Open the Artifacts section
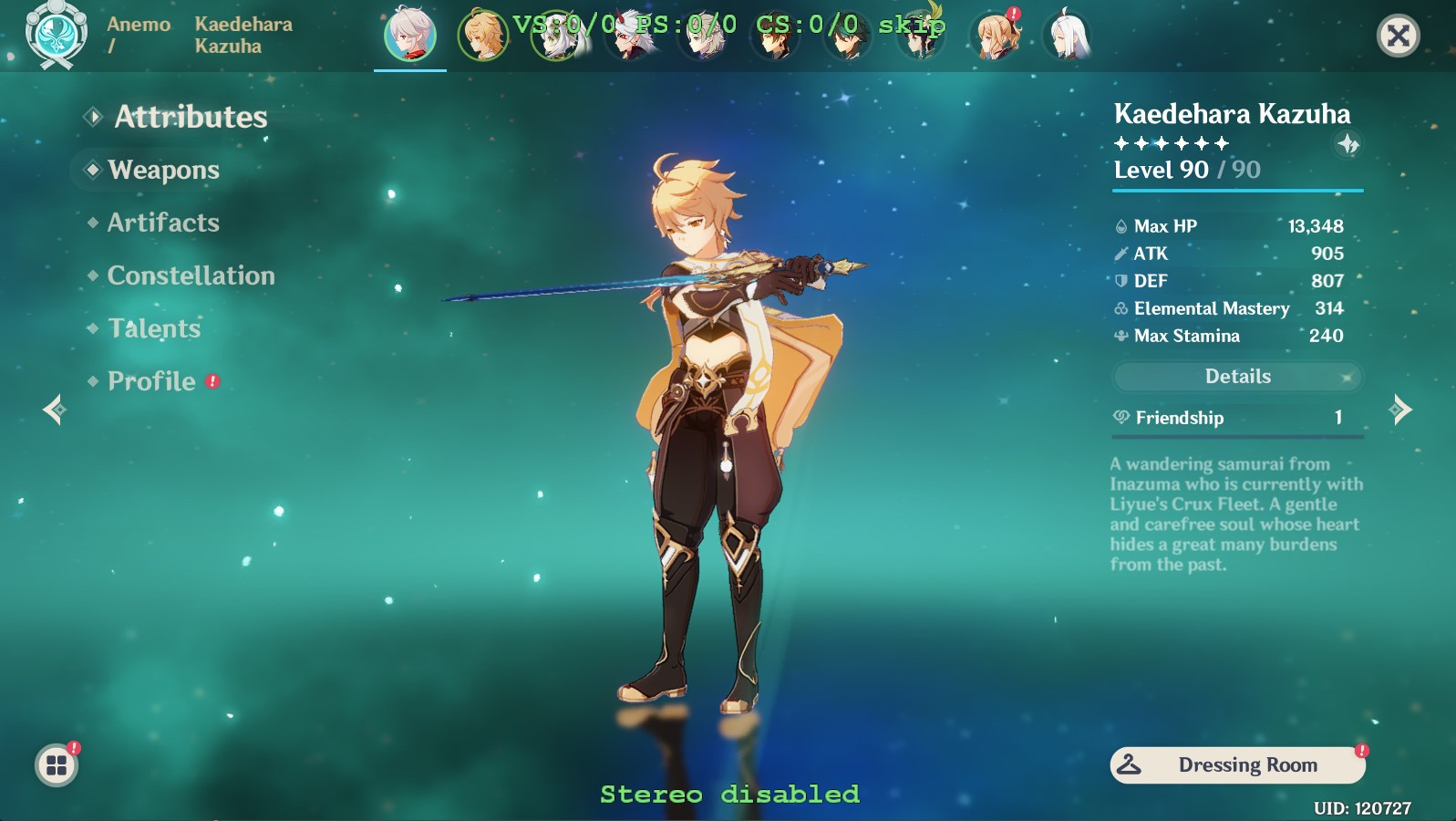1456x821 pixels. click(161, 223)
